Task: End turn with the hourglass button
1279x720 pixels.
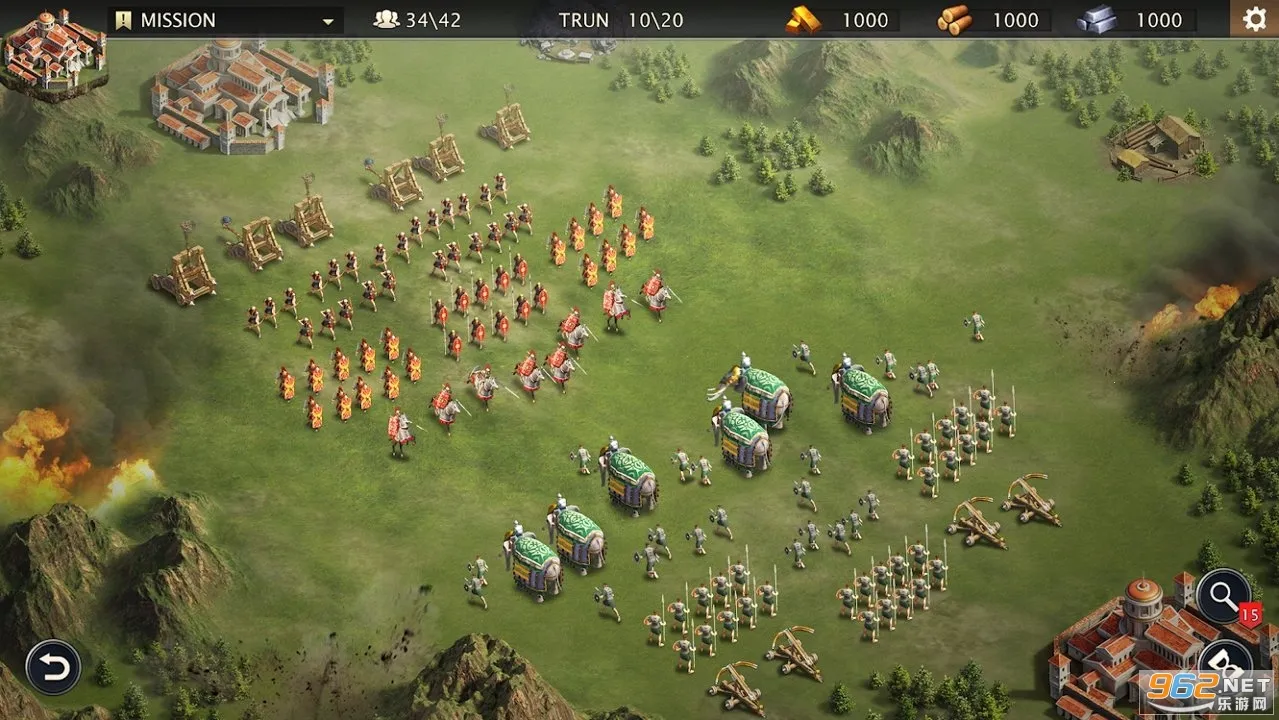Action: tap(1225, 661)
